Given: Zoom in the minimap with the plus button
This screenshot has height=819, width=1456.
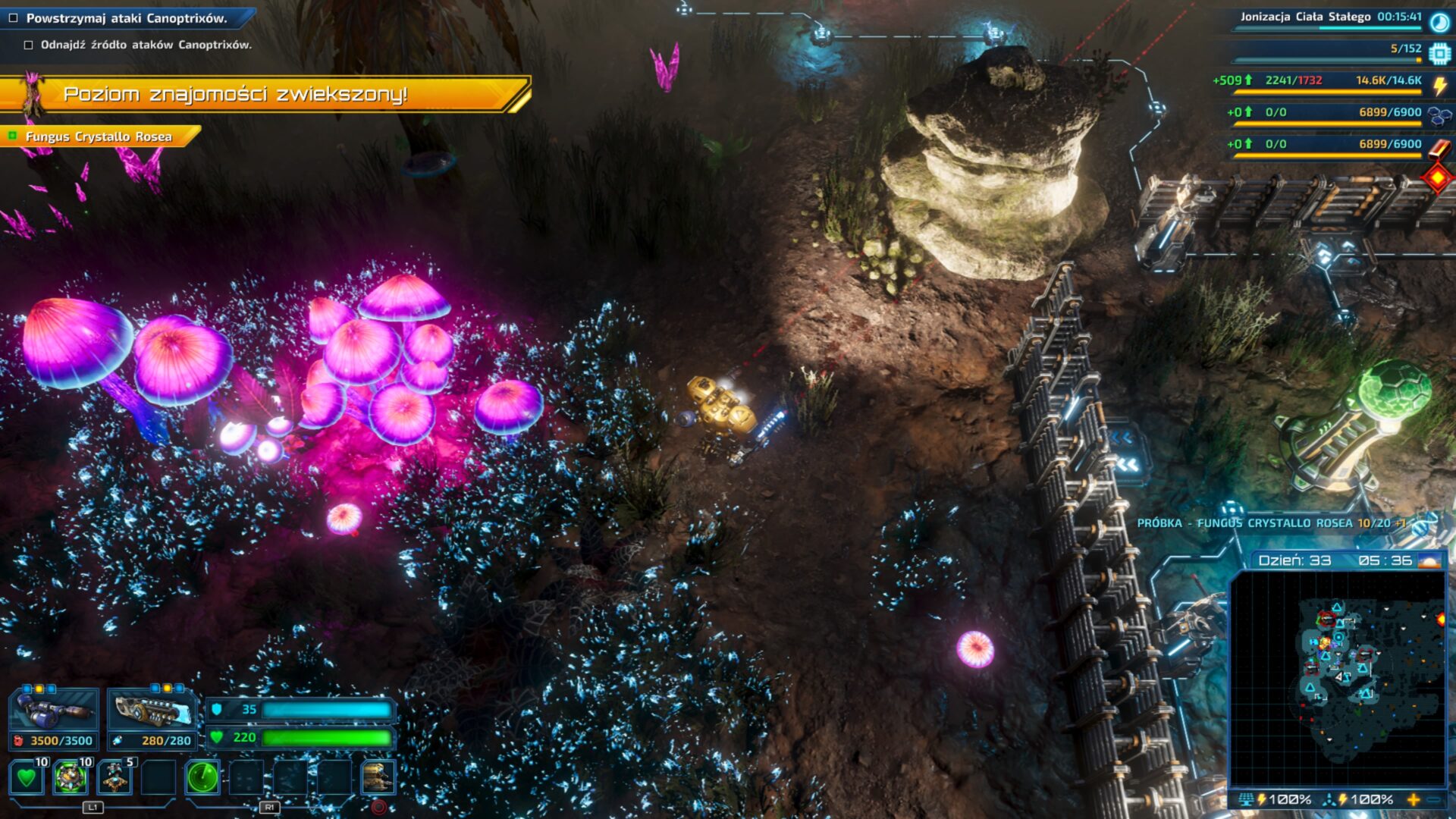Looking at the screenshot, I should coord(1413,799).
